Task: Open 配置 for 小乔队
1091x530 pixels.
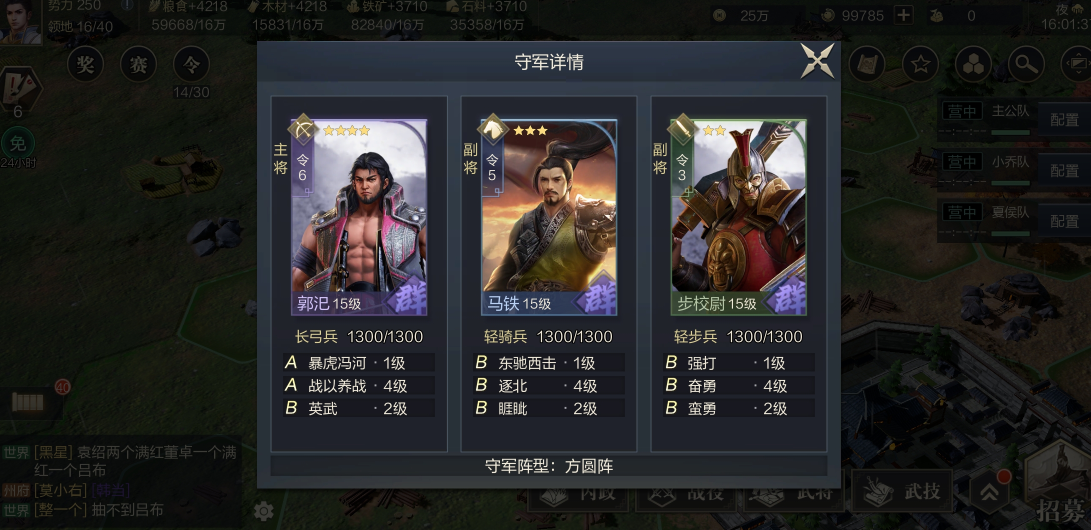Action: pyautogui.click(x=1064, y=170)
